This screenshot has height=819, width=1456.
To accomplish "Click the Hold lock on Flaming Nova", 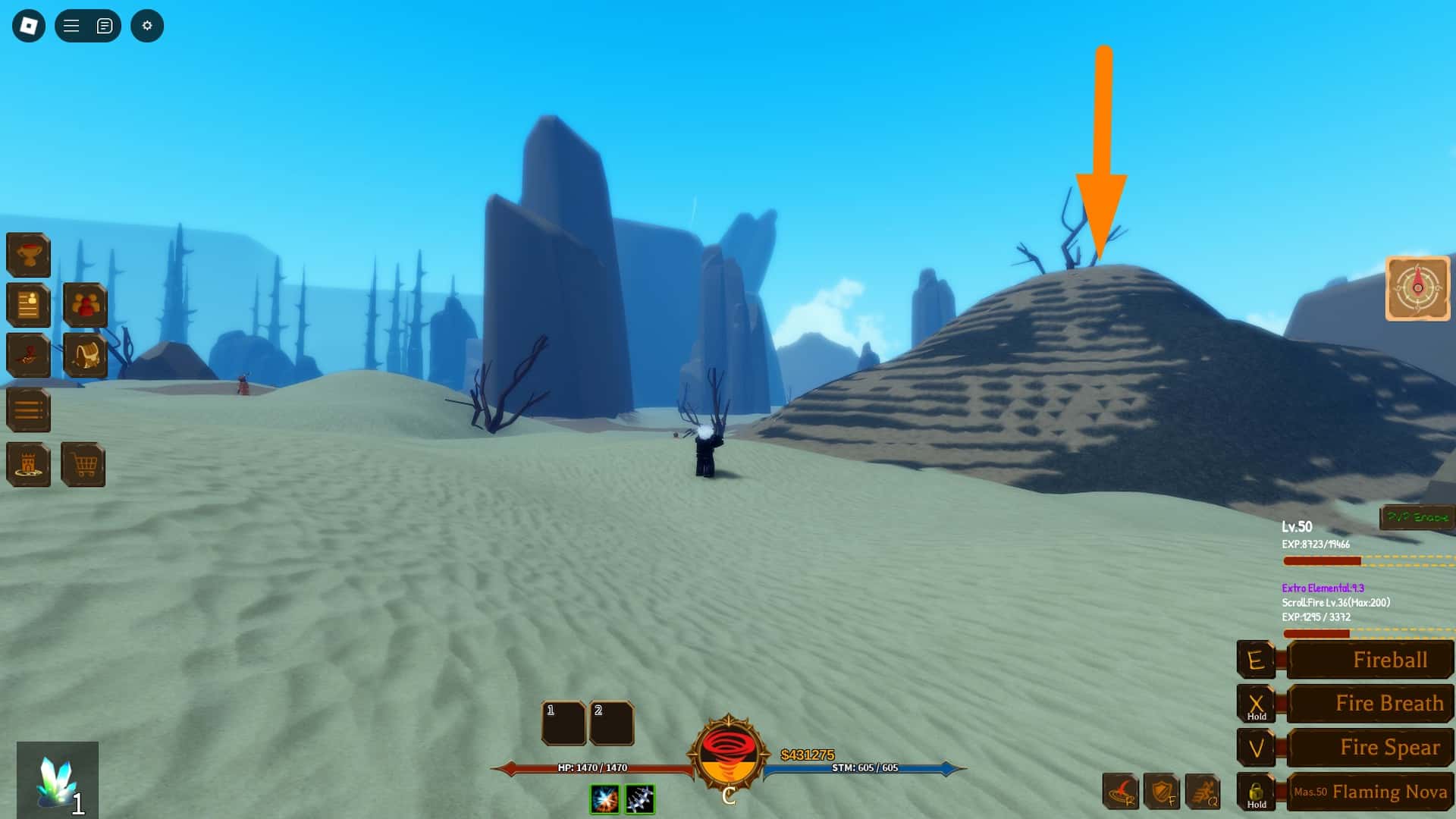I will (x=1257, y=791).
